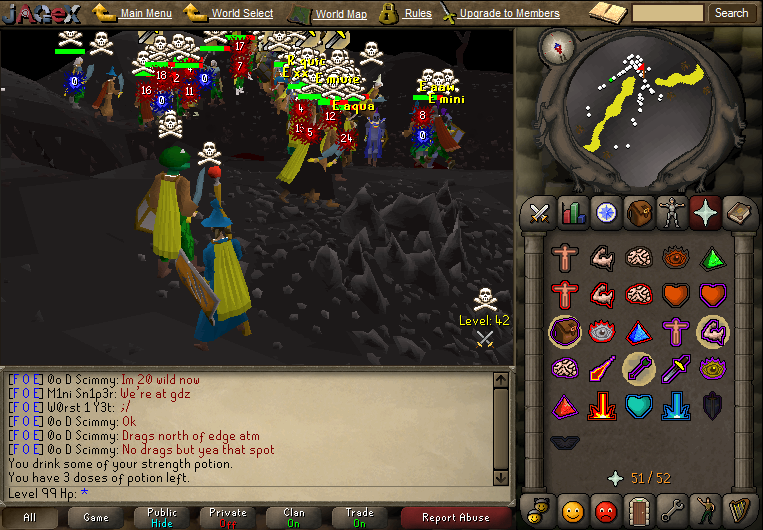The width and height of the screenshot is (763, 530).
Task: Toggle the Public chat filter
Action: (162, 517)
